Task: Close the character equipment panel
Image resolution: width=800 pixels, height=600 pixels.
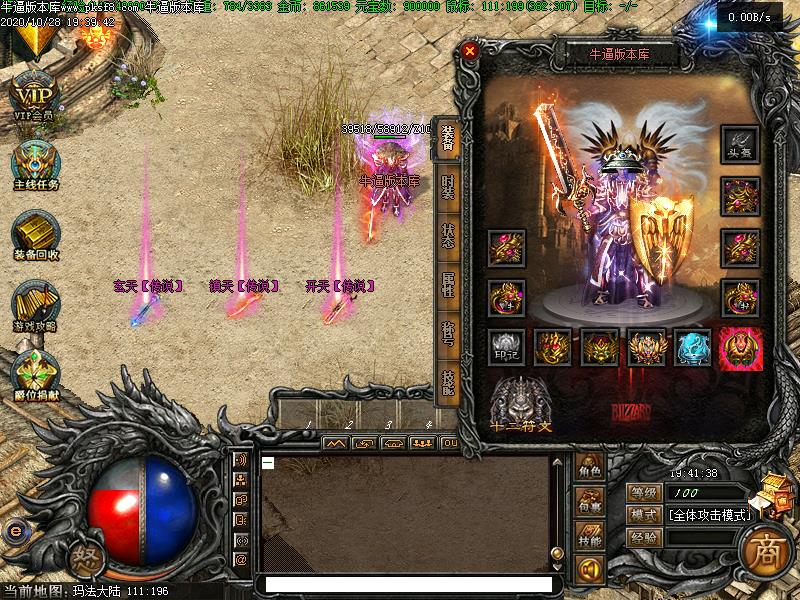Action: tap(470, 50)
